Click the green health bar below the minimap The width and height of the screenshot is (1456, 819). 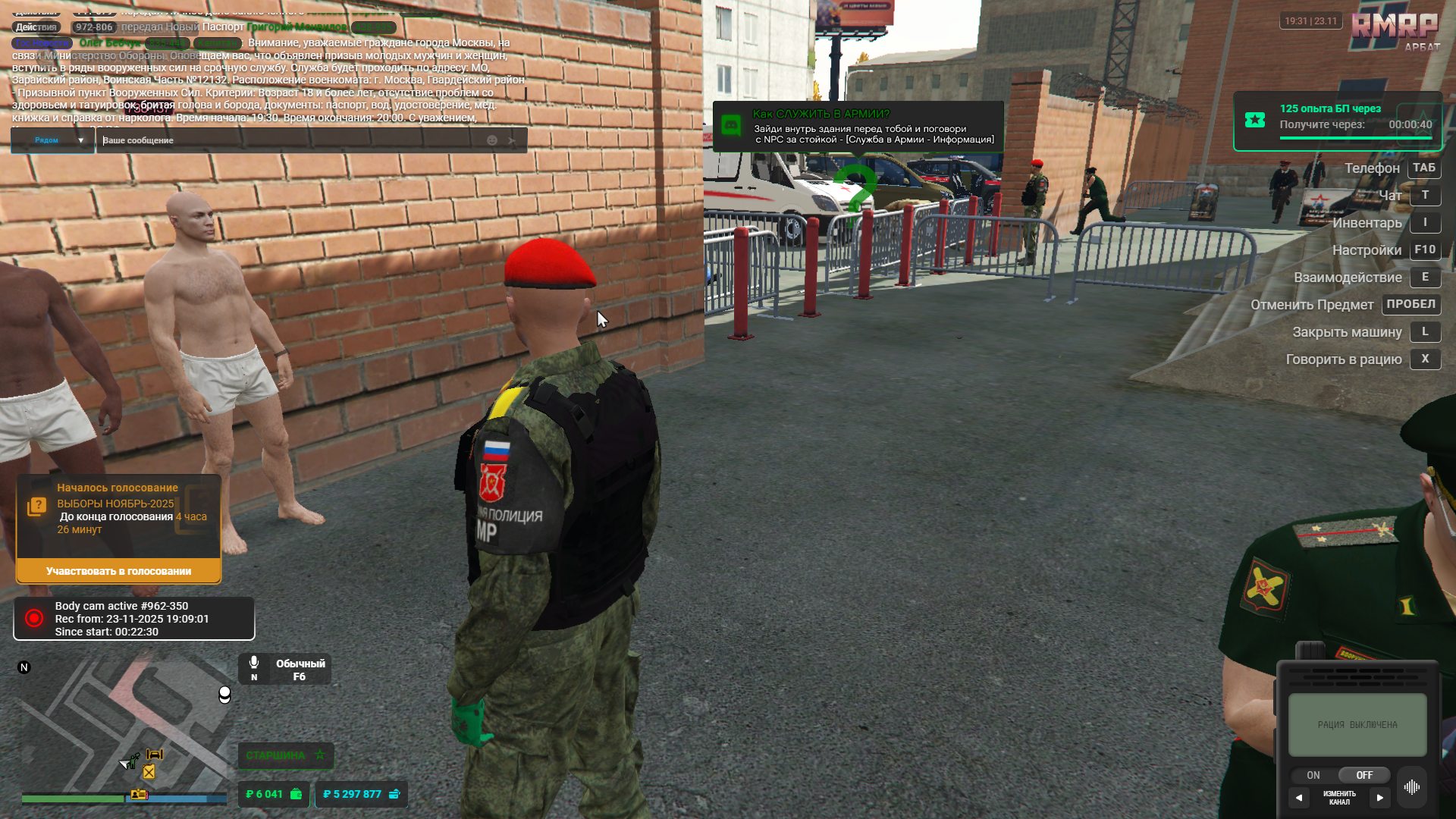pyautogui.click(x=72, y=799)
